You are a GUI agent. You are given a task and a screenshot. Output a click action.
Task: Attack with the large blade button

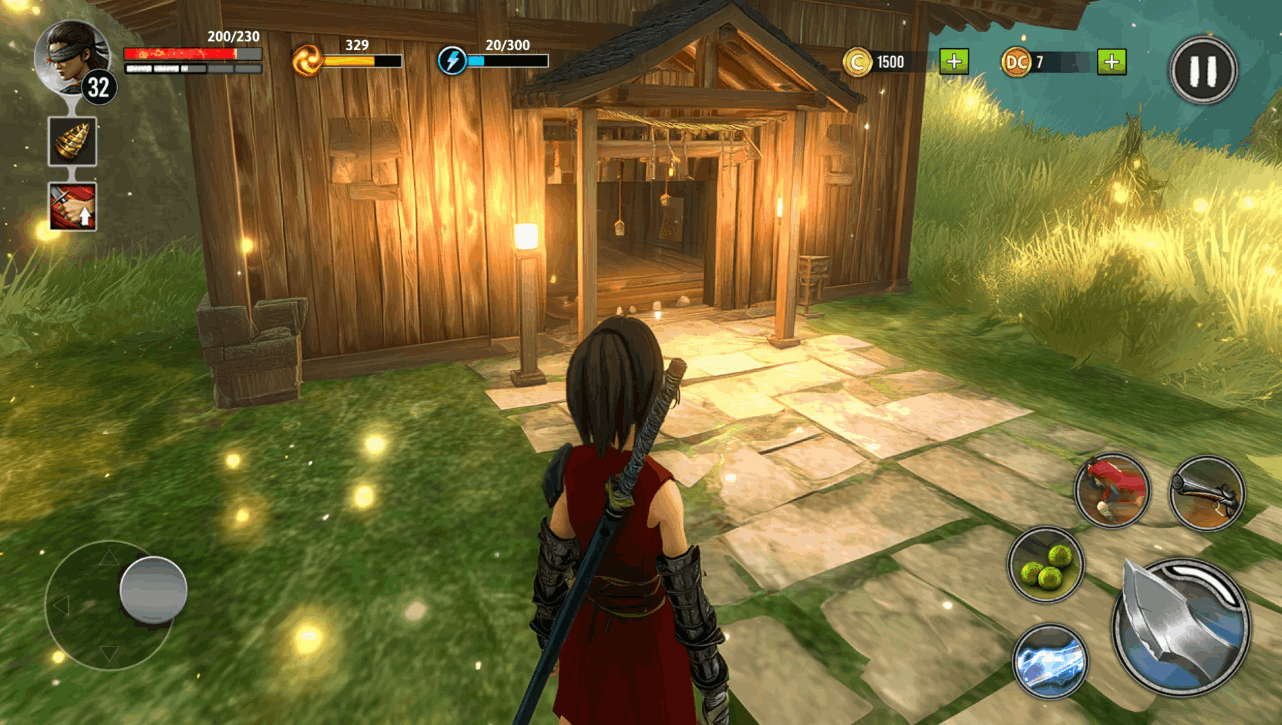1181,626
